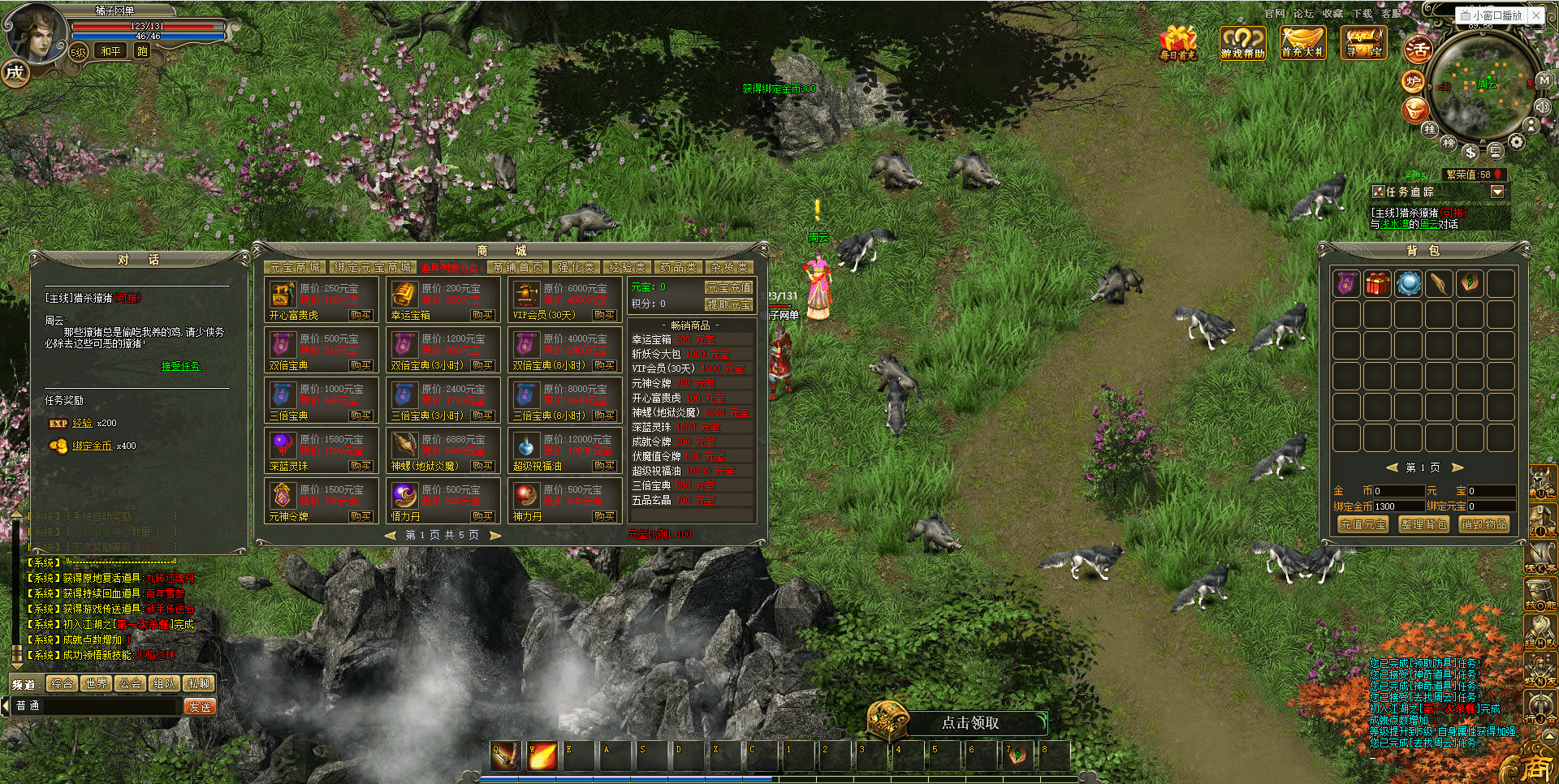This screenshot has height=784, width=1559.
Task: Select the red gift box in backpack
Action: (x=1377, y=283)
